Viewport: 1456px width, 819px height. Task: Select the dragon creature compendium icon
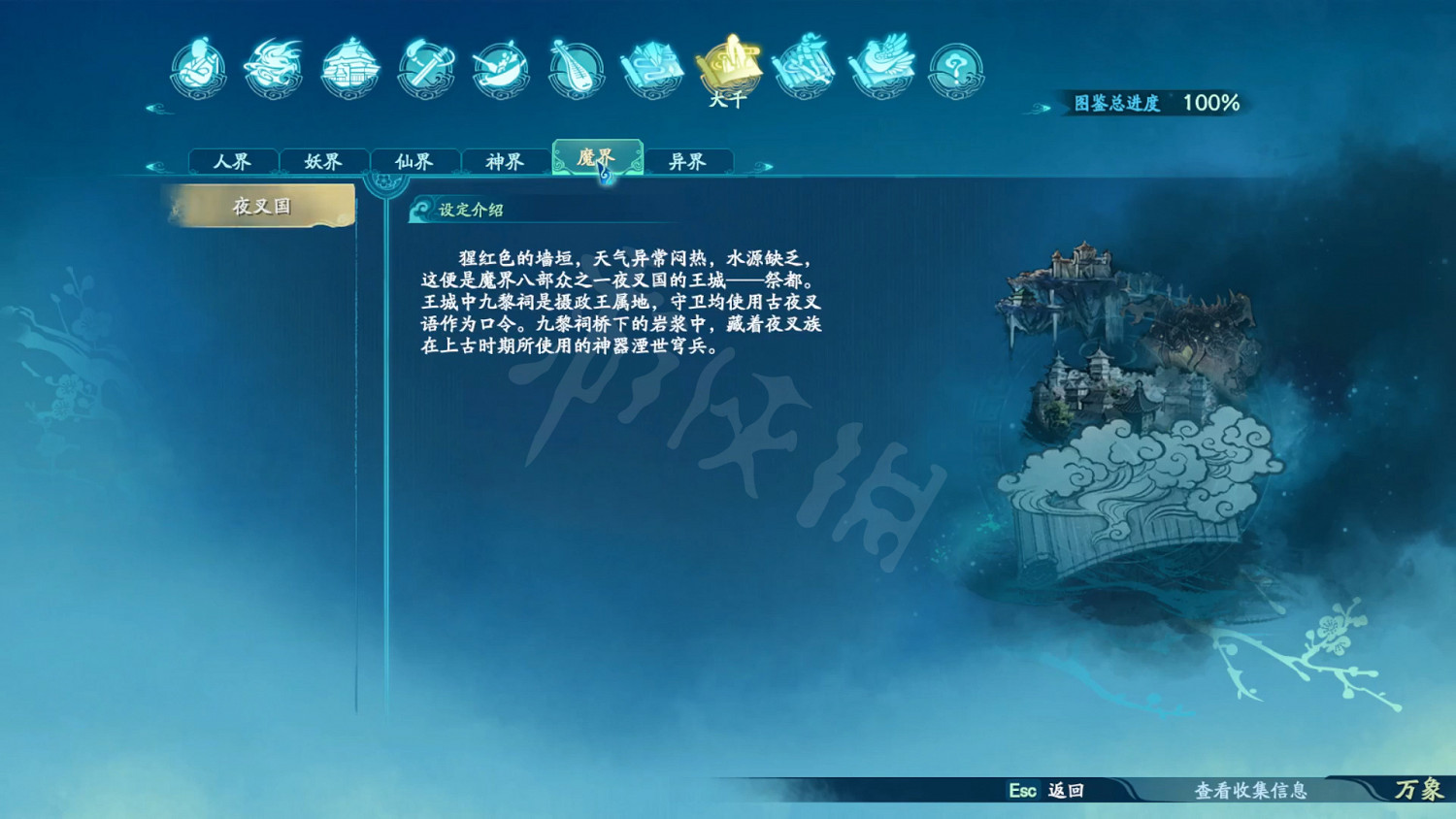(x=275, y=68)
